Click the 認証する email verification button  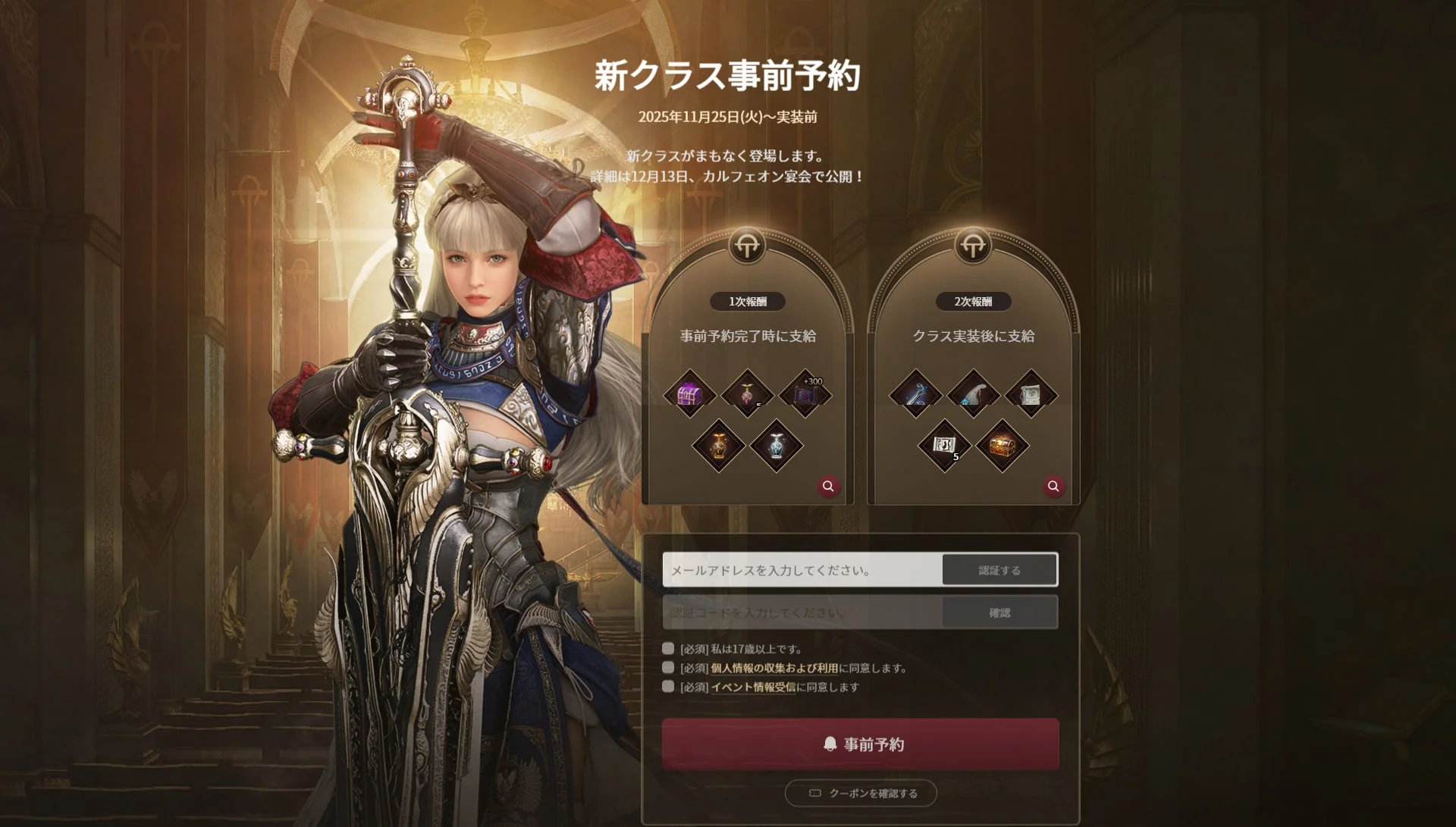(x=999, y=569)
